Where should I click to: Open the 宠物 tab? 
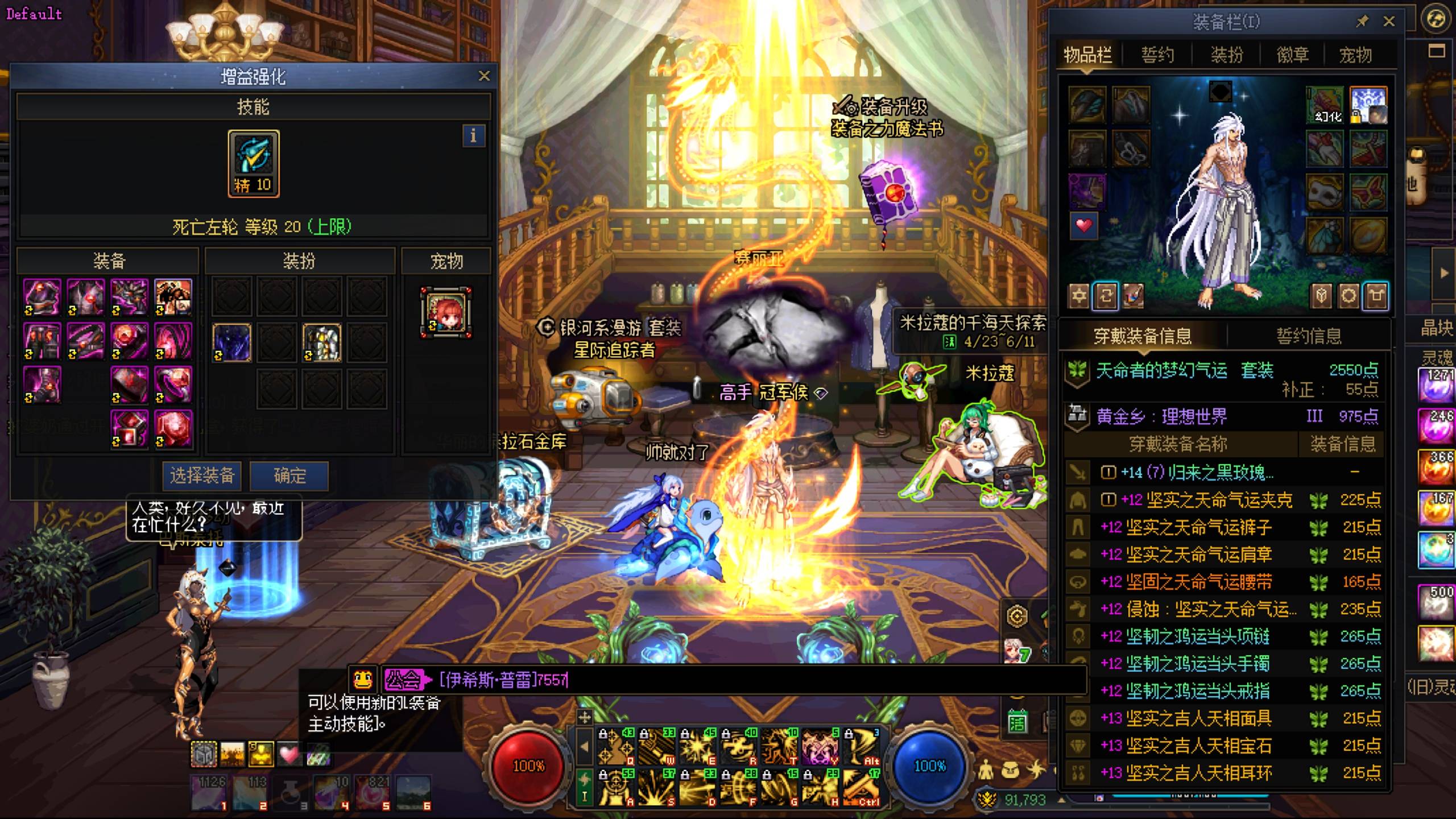click(1355, 55)
